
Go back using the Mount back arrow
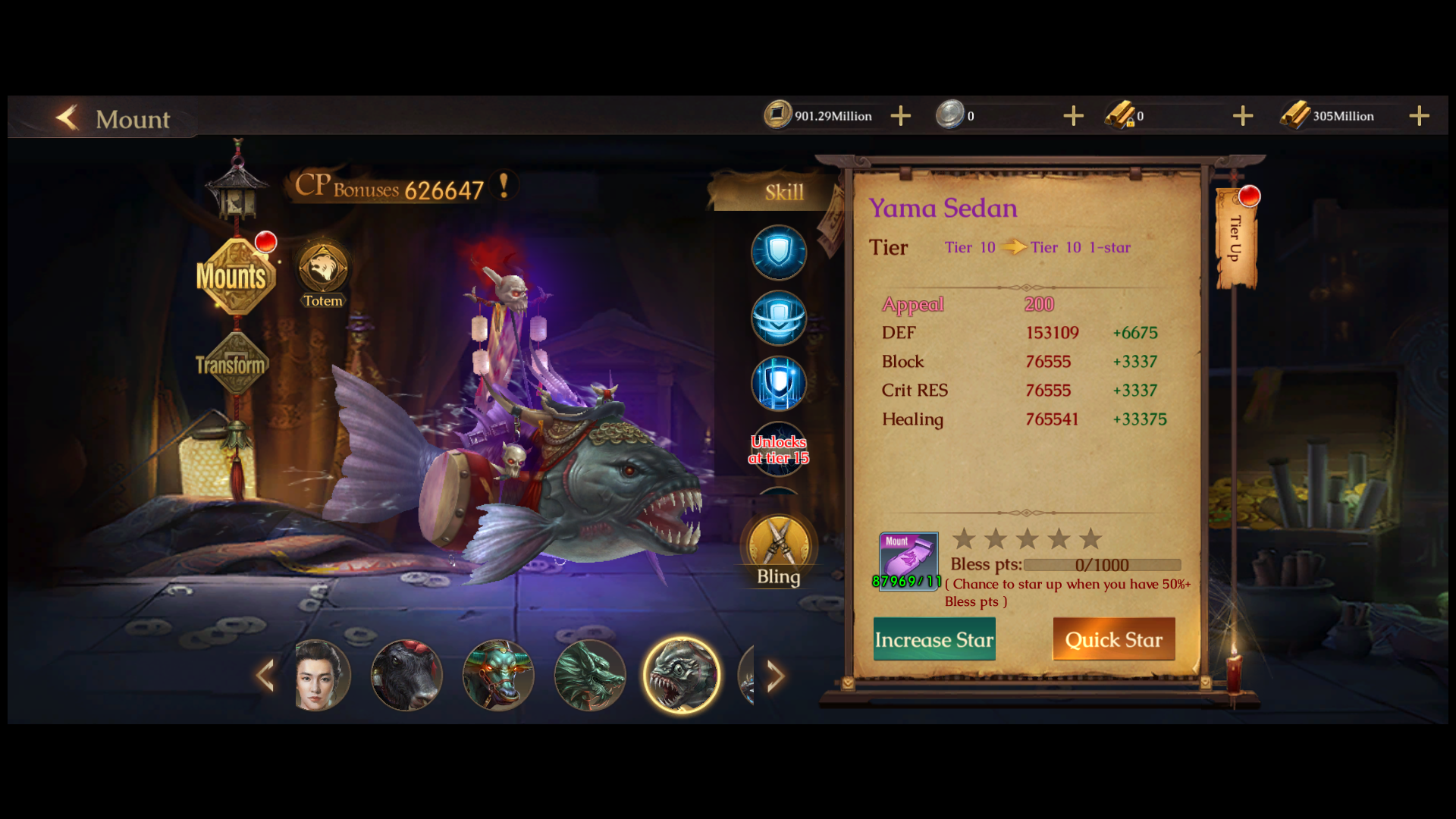pyautogui.click(x=67, y=118)
